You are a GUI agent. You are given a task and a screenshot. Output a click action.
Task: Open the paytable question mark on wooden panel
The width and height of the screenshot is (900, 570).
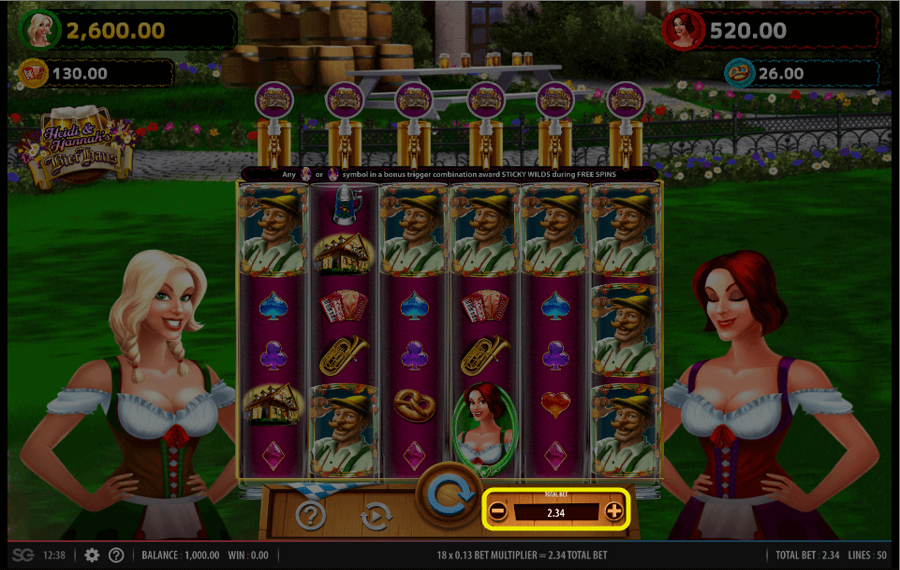click(312, 516)
